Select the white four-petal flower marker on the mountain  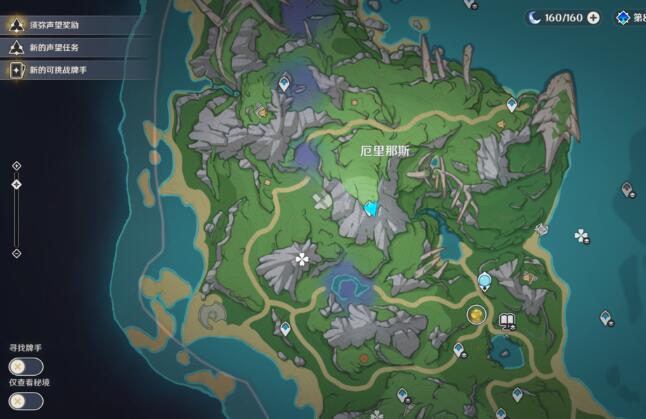tap(301, 259)
